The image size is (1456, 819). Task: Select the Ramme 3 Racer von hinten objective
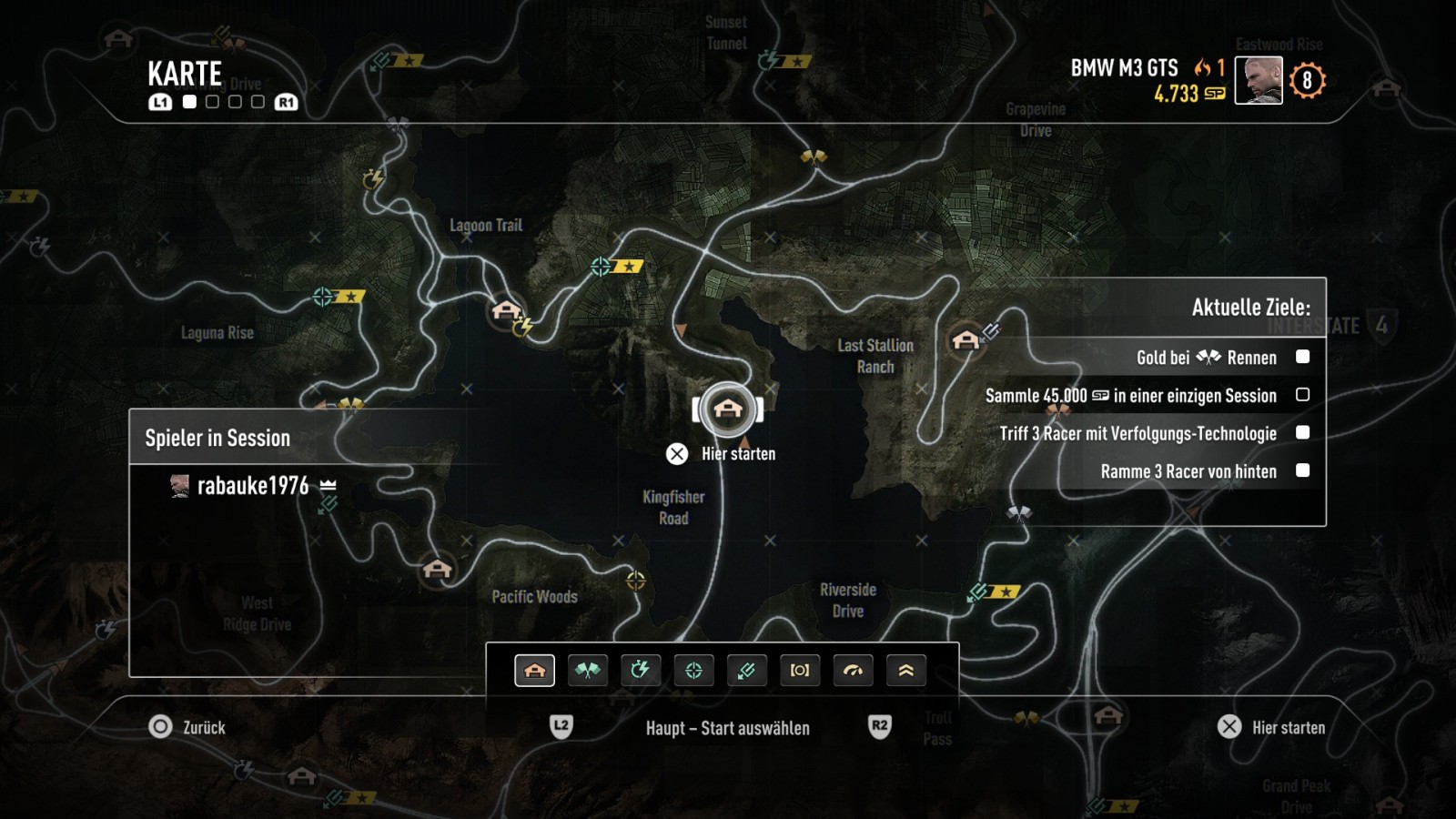pyautogui.click(x=1188, y=471)
